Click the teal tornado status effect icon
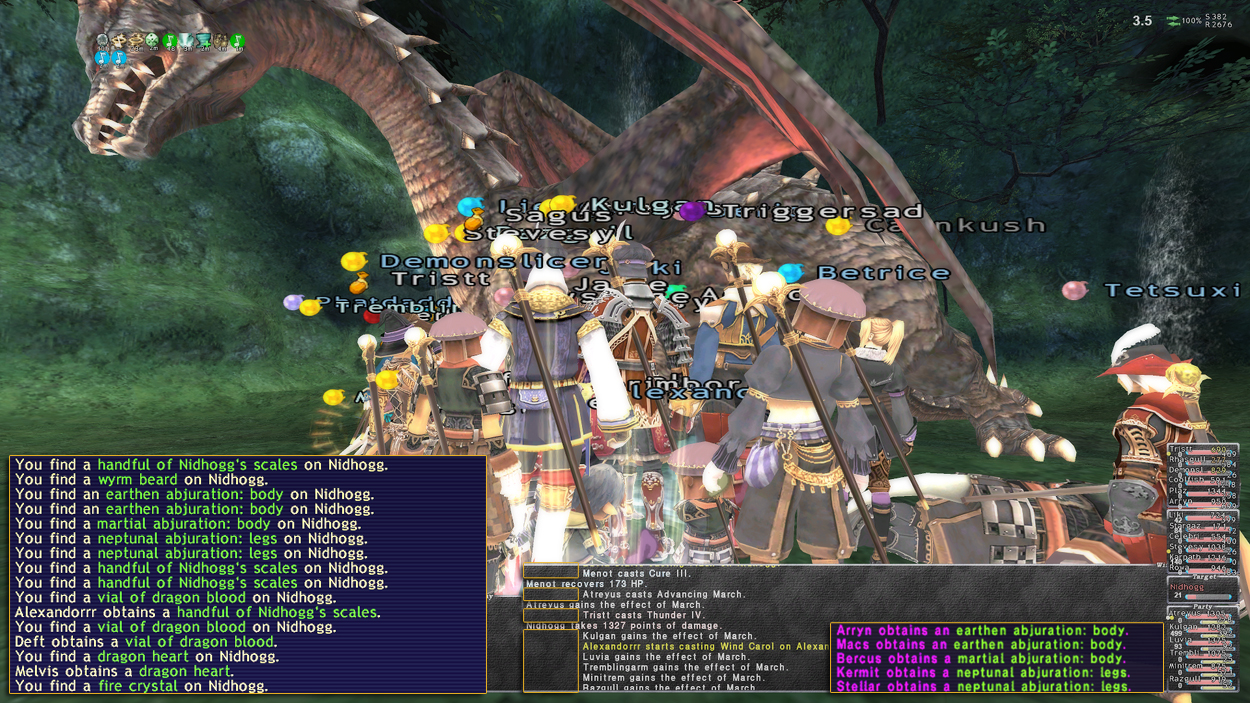Viewport: 1250px width, 703px height. click(x=203, y=41)
